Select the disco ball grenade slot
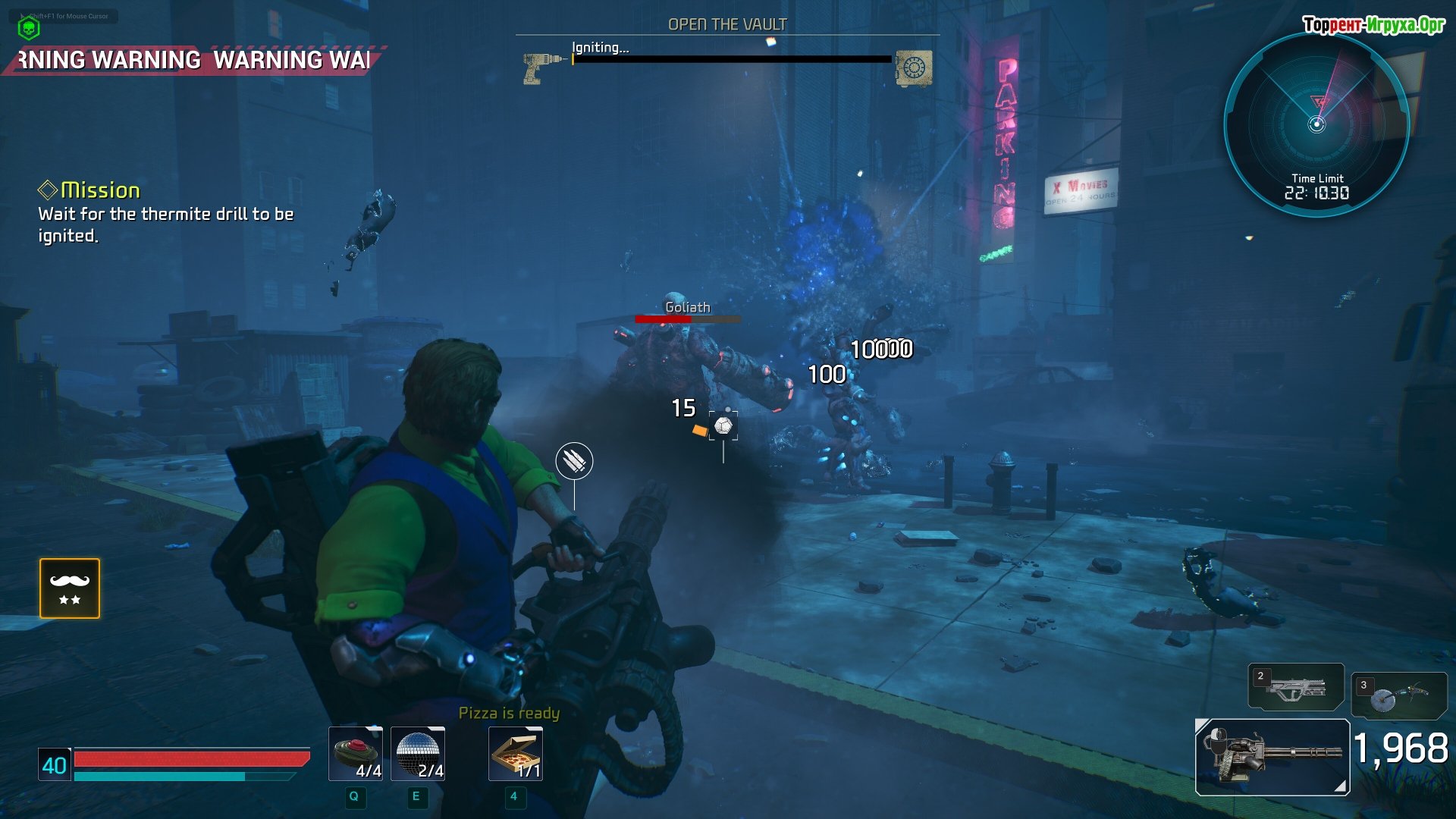The height and width of the screenshot is (819, 1456). pos(418,753)
